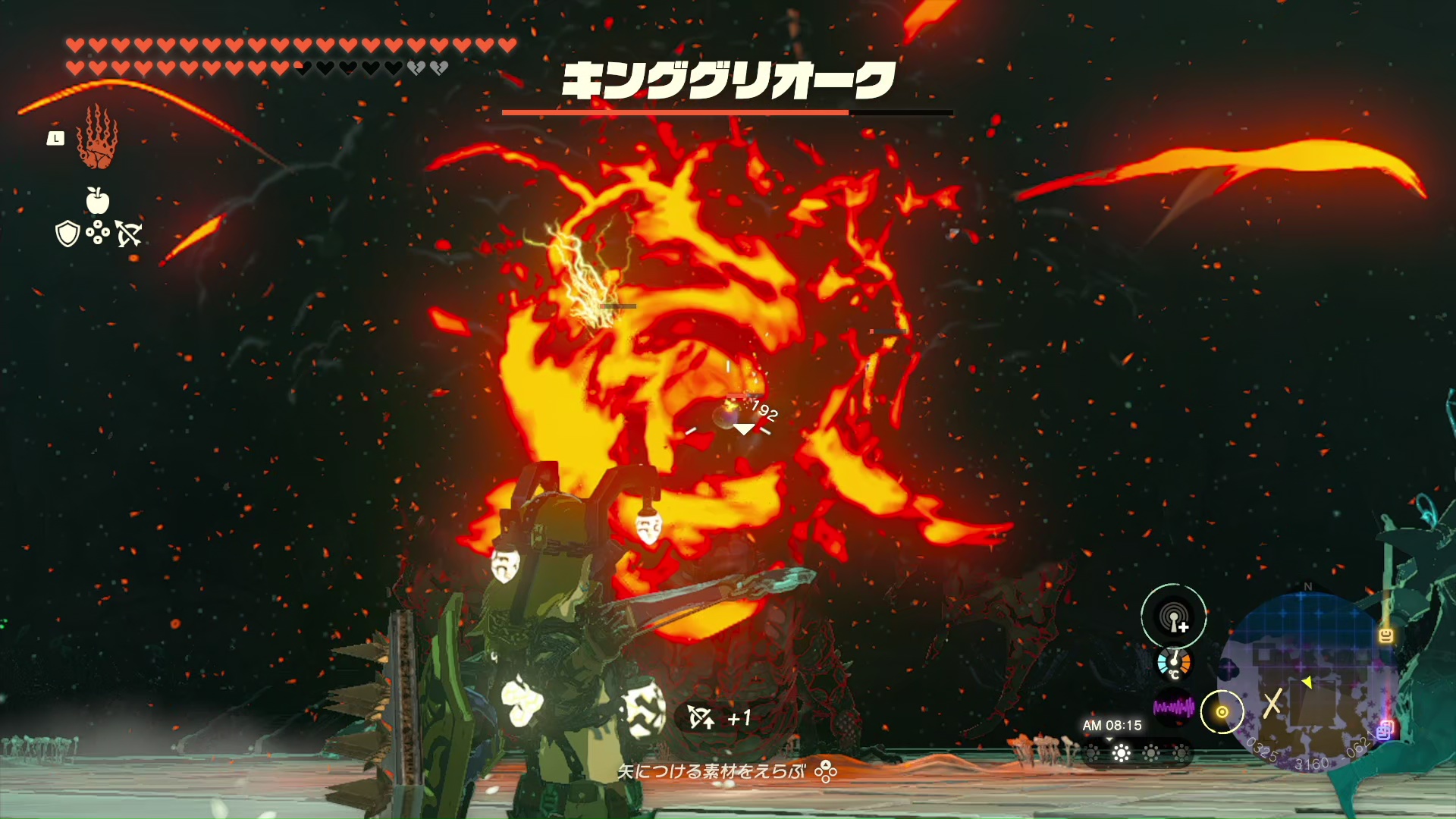Select the gold chest marker on minimap edge
The width and height of the screenshot is (1456, 819).
pos(1386,635)
